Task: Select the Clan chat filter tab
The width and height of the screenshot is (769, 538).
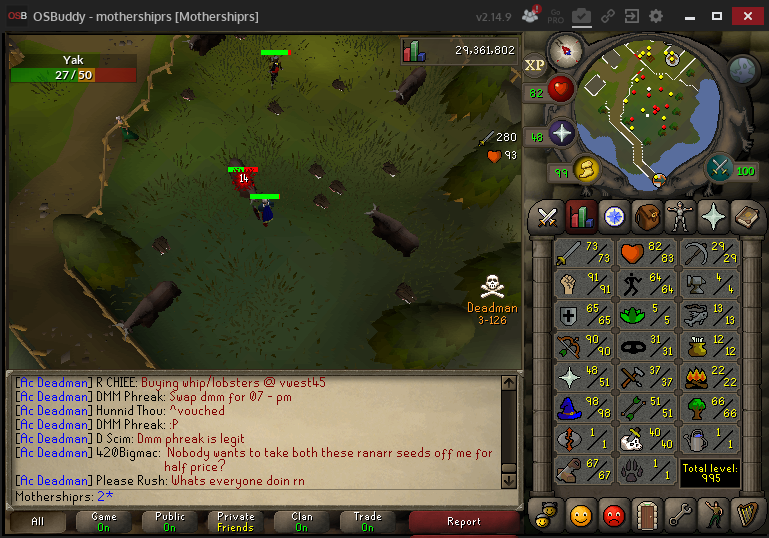Action: [301, 521]
